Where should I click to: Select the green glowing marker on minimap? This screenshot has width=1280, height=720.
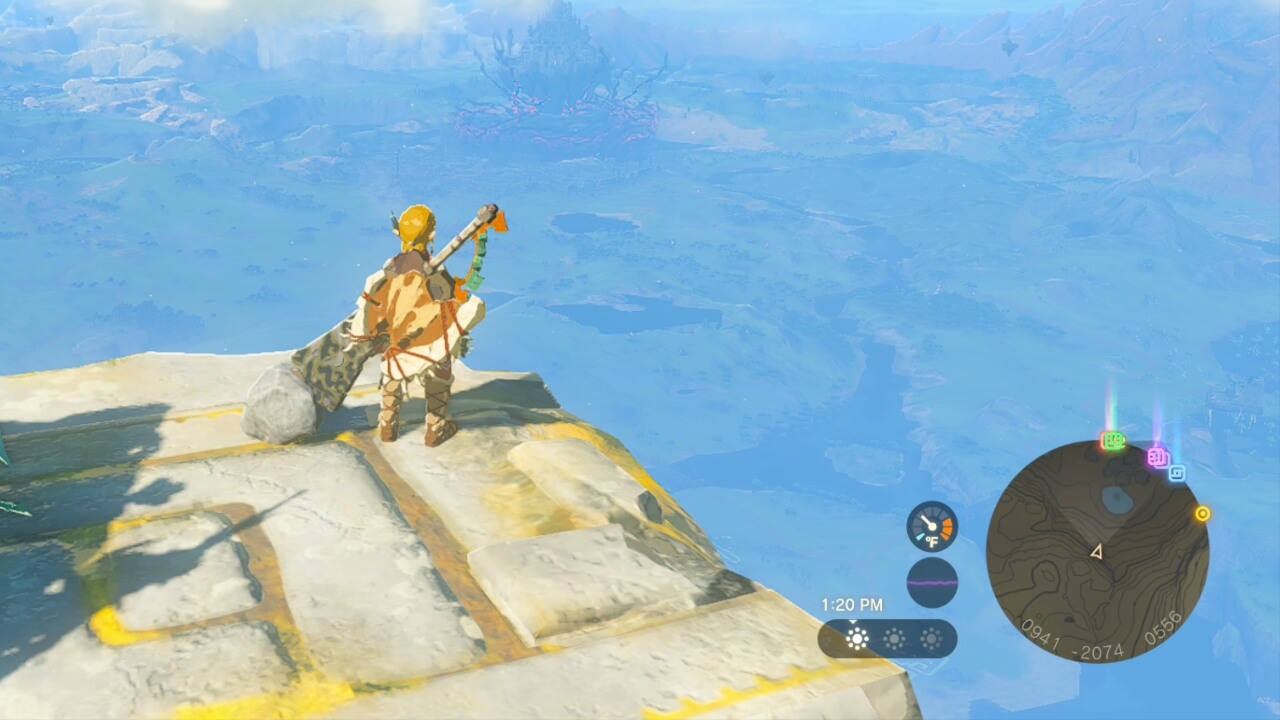pyautogui.click(x=1112, y=441)
